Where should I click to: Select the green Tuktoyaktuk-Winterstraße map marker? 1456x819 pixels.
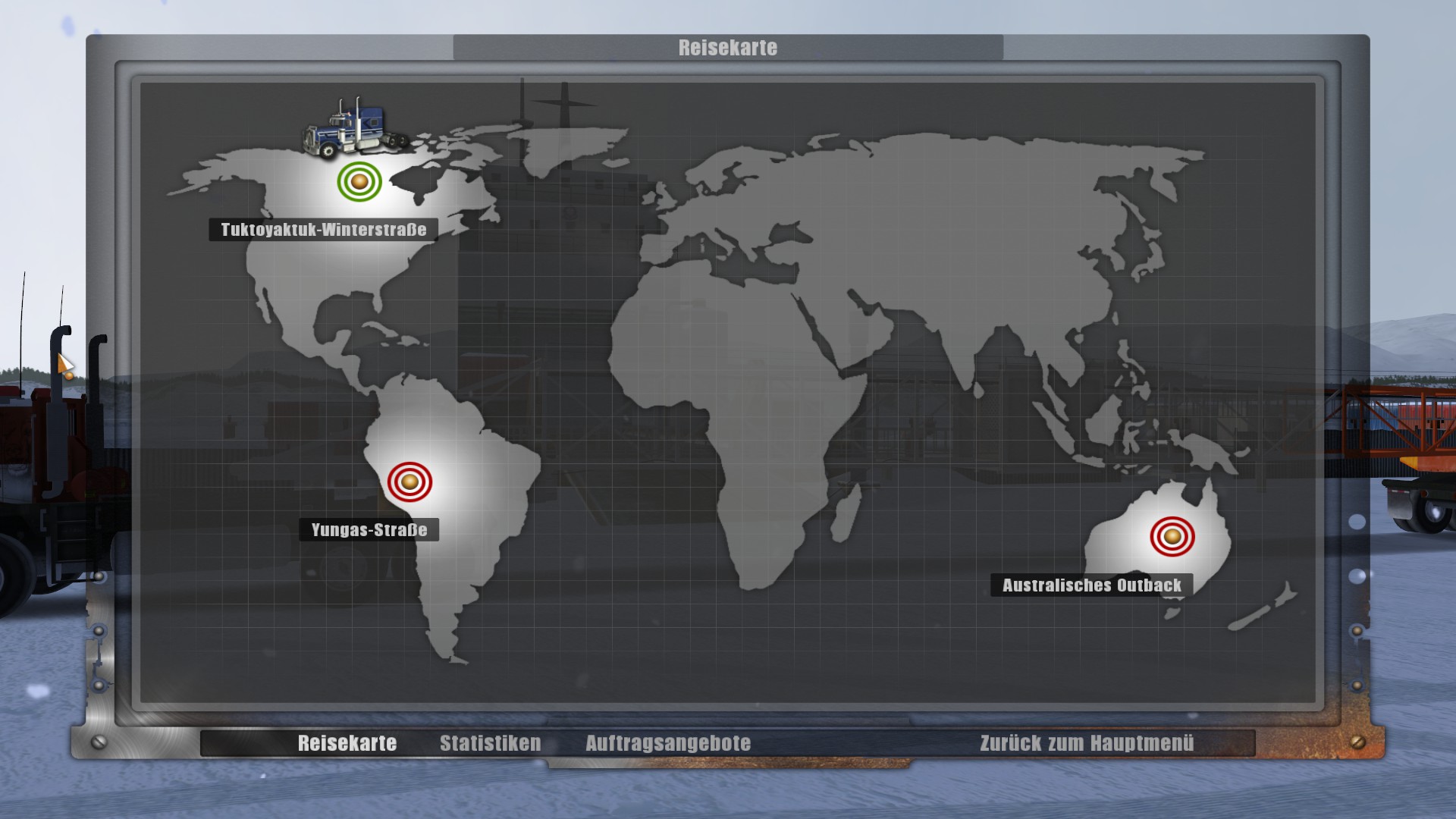[359, 181]
